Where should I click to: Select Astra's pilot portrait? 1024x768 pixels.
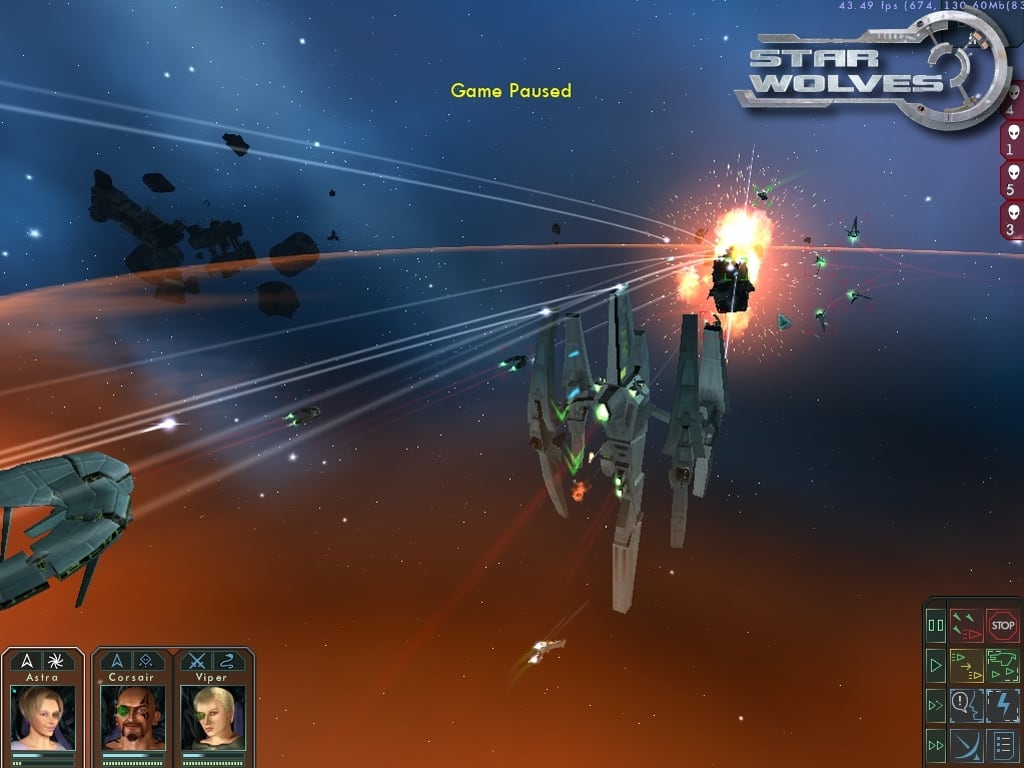[42, 716]
